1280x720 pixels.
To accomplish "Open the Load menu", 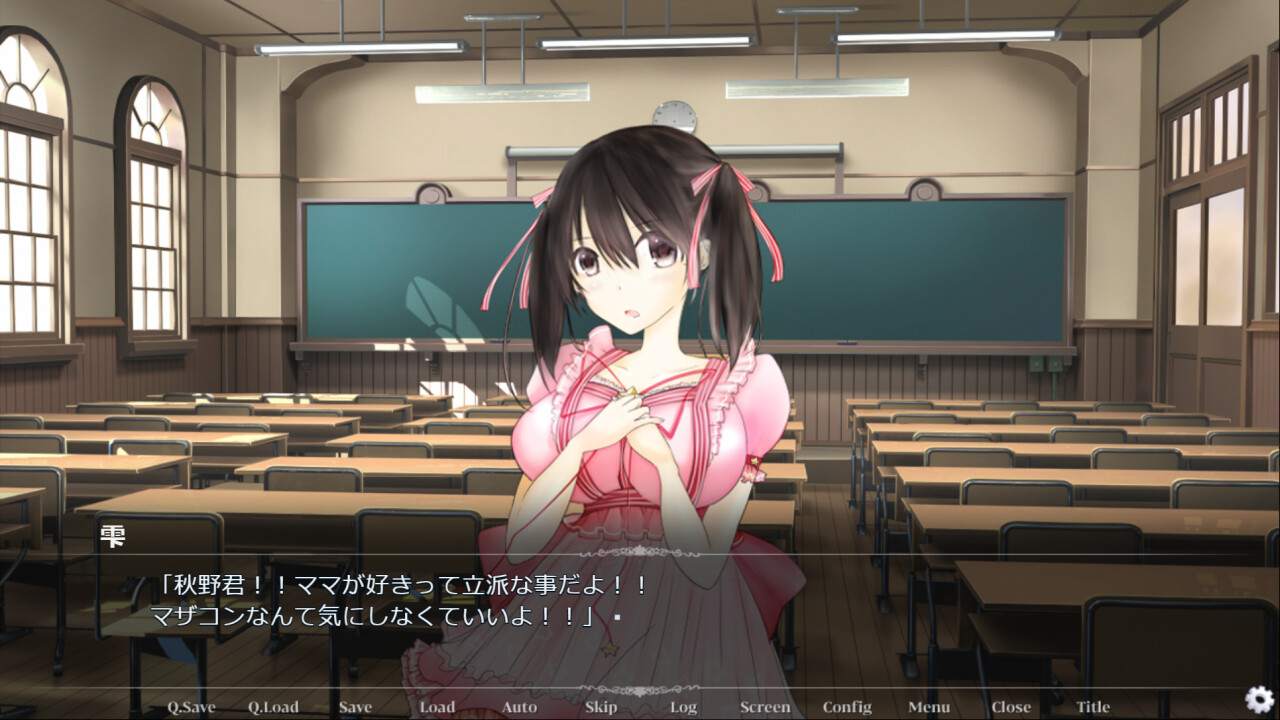I will coord(437,707).
